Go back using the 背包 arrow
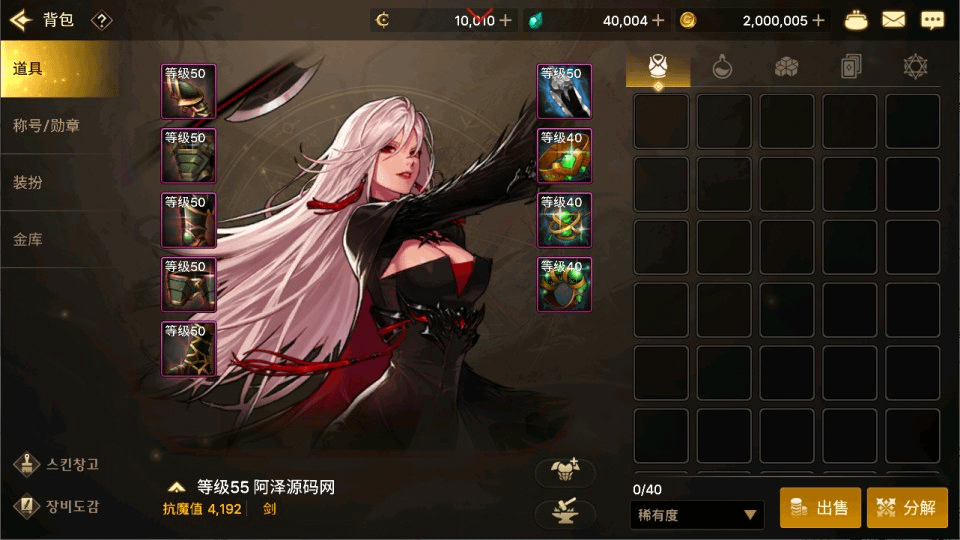Image resolution: width=960 pixels, height=540 pixels. (x=22, y=20)
